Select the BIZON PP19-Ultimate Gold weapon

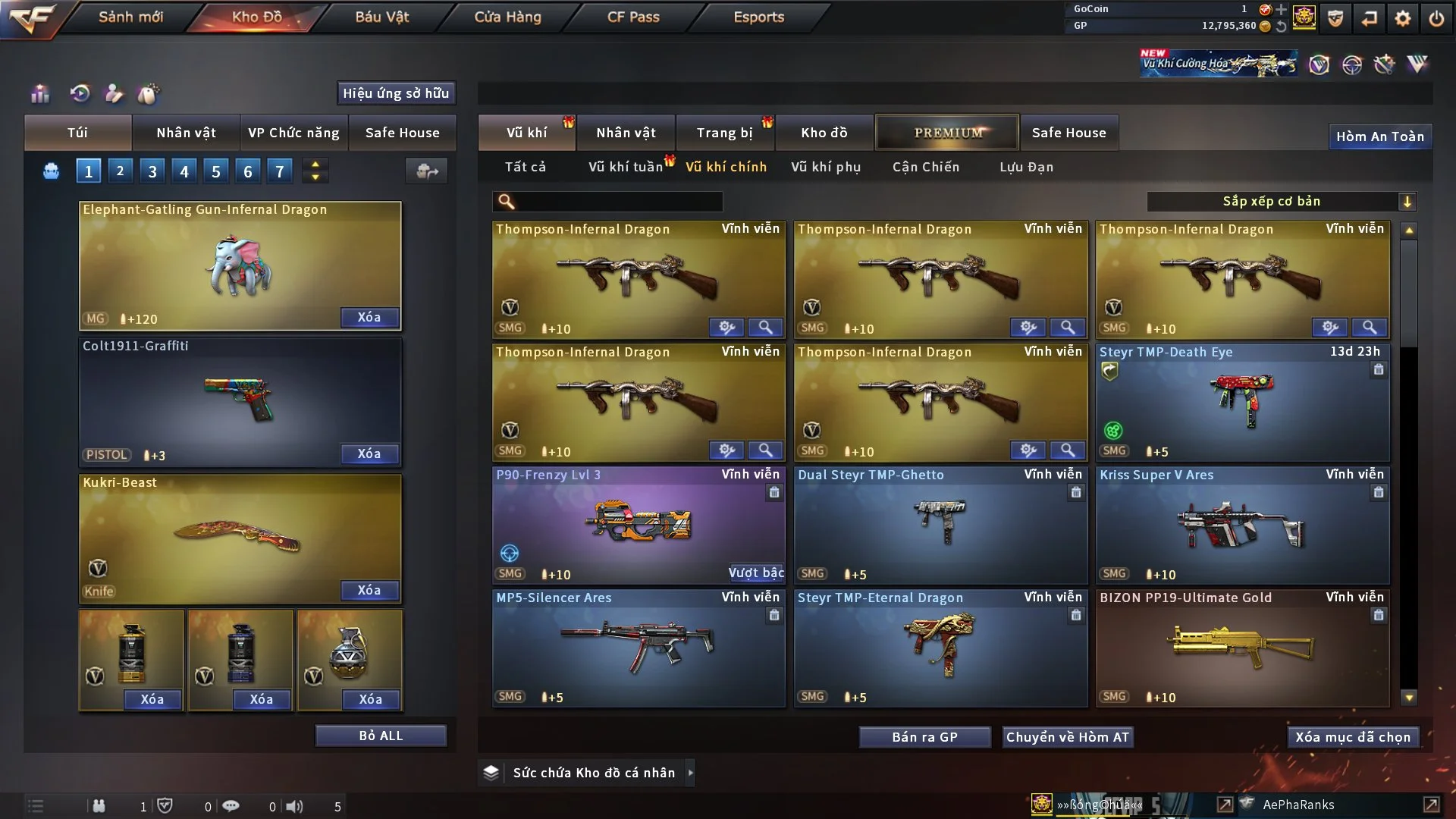point(1242,648)
